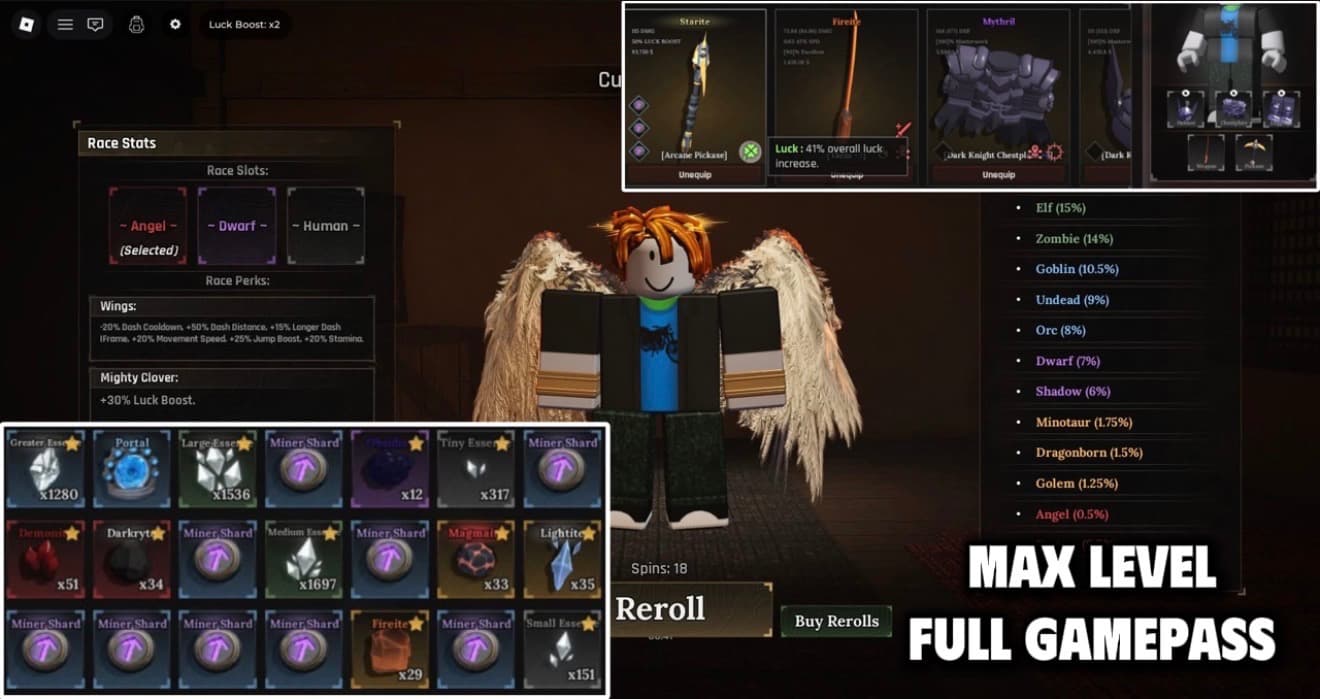Viewport: 1320px width, 699px height.
Task: Select the Medium Essence x1697 slot
Action: 304,558
